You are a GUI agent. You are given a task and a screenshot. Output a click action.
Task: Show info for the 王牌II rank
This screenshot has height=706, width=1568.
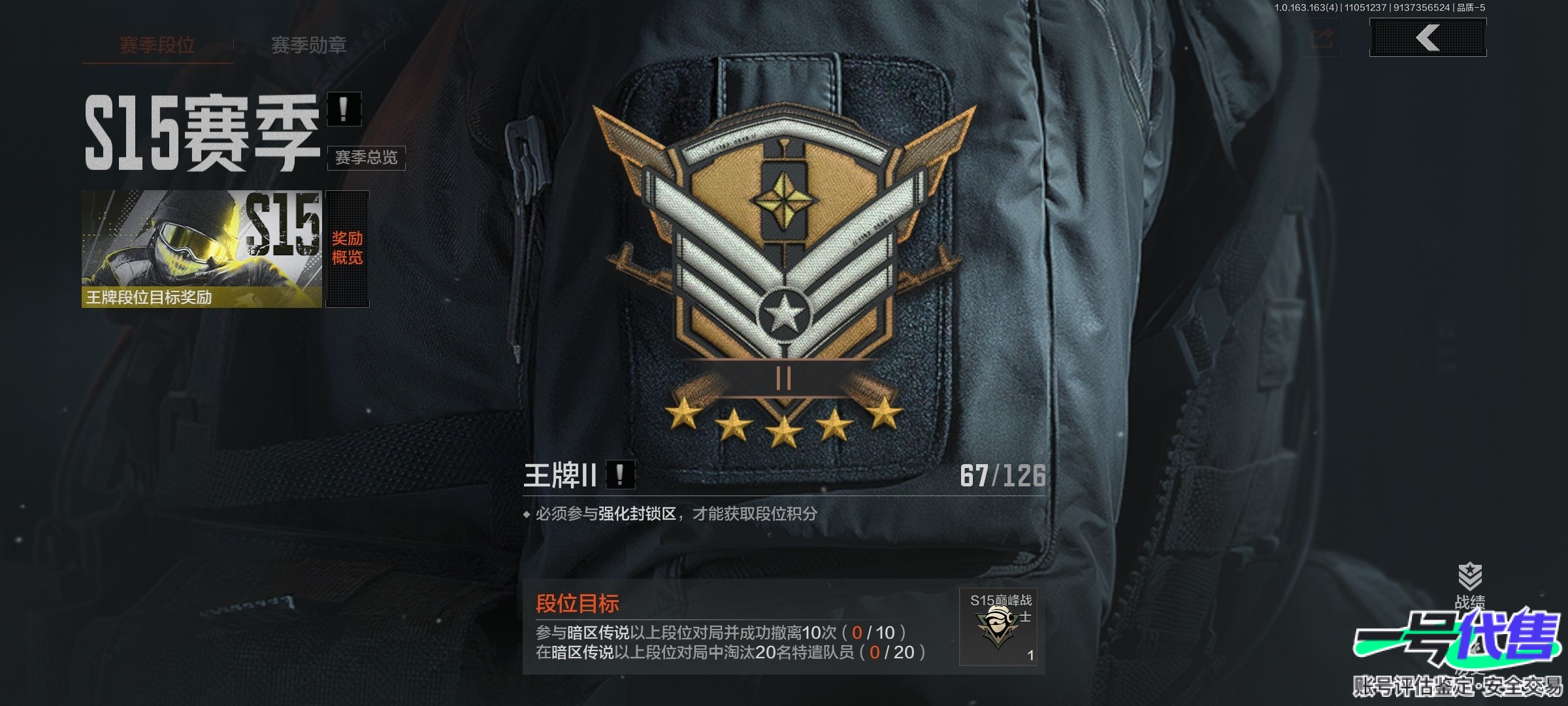pyautogui.click(x=620, y=475)
